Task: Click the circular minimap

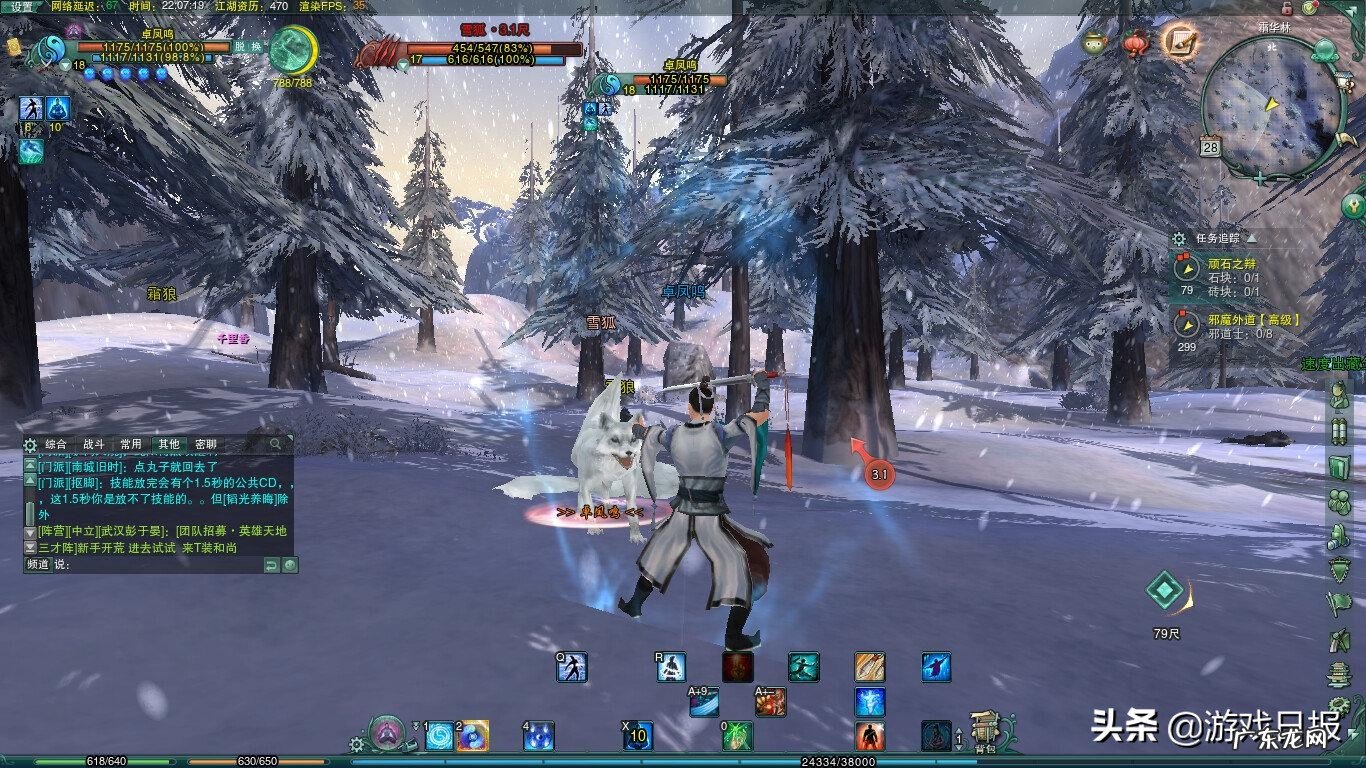Action: coord(1271,104)
